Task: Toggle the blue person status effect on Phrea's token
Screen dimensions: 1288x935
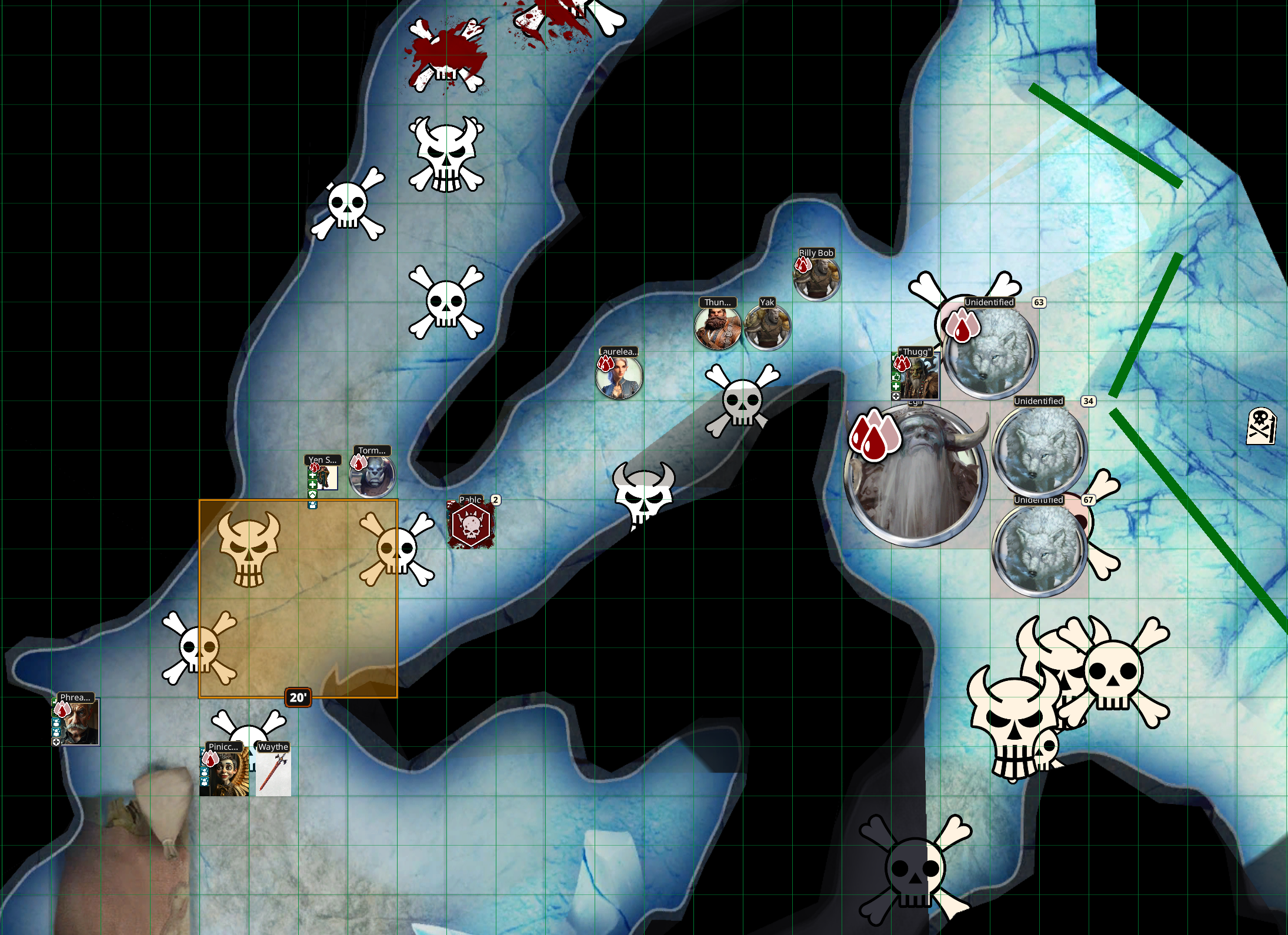Action: (56, 723)
